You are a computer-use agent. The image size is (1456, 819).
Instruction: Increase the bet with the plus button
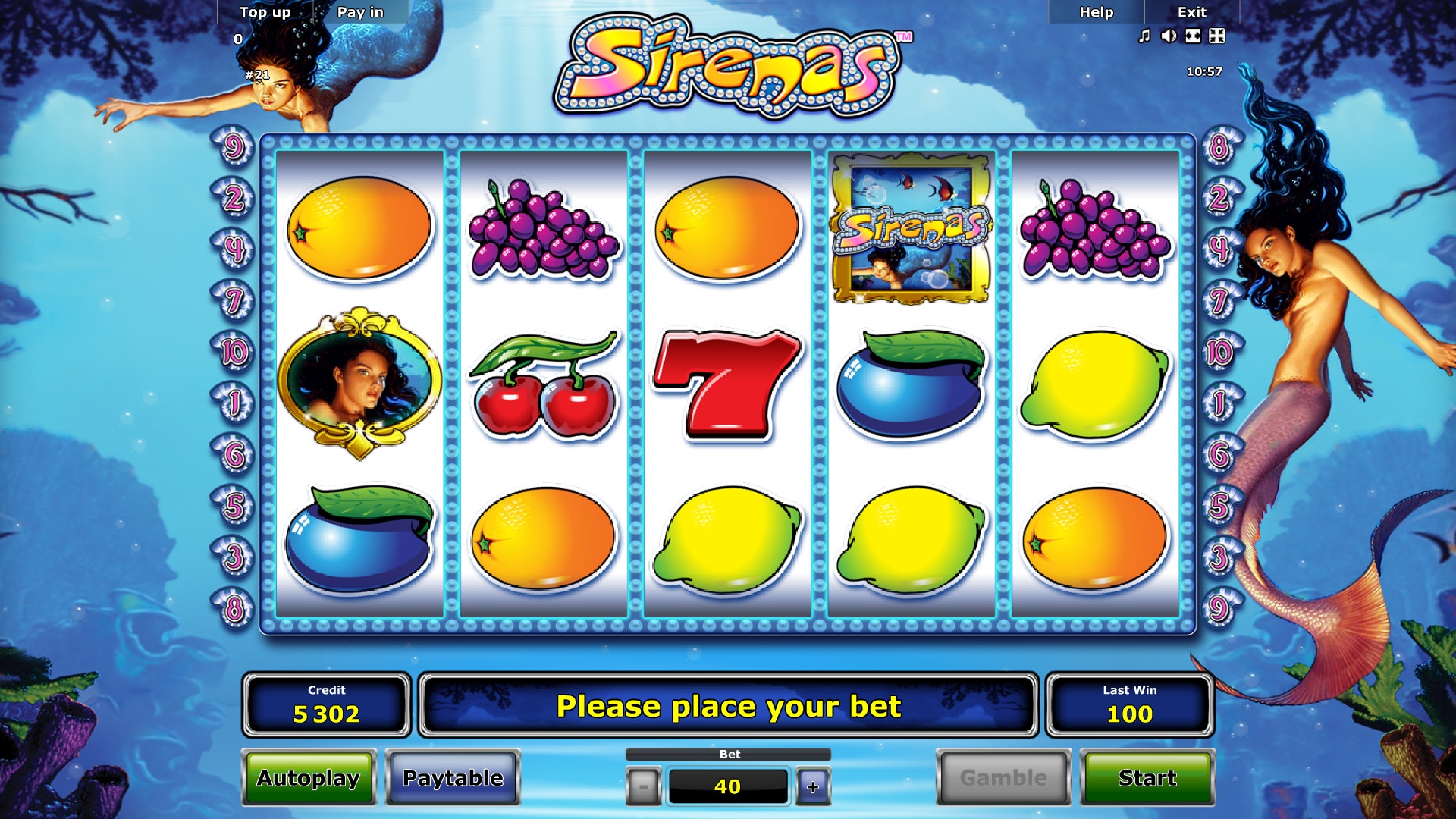pyautogui.click(x=813, y=786)
